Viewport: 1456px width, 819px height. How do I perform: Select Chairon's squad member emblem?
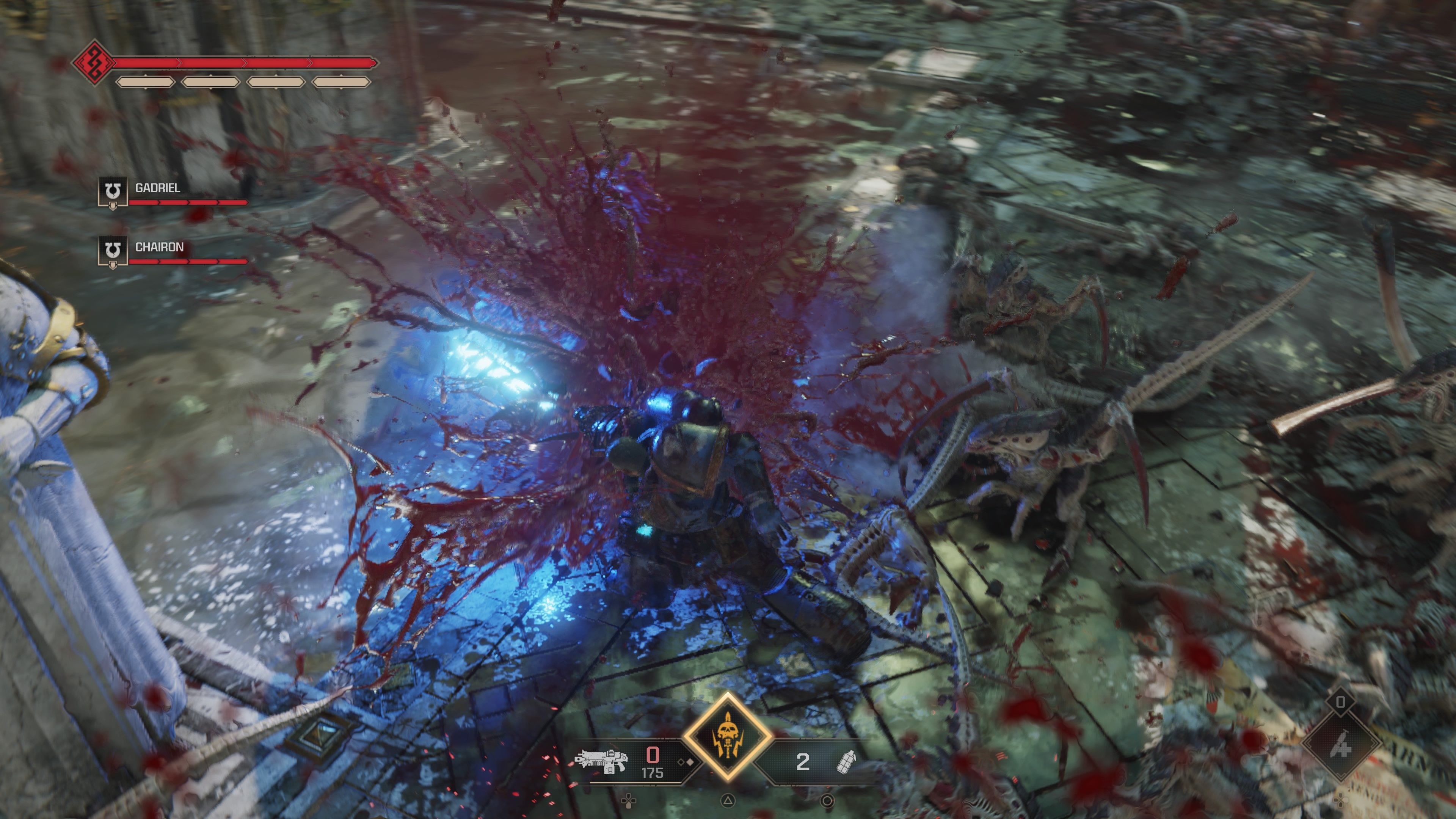113,251
